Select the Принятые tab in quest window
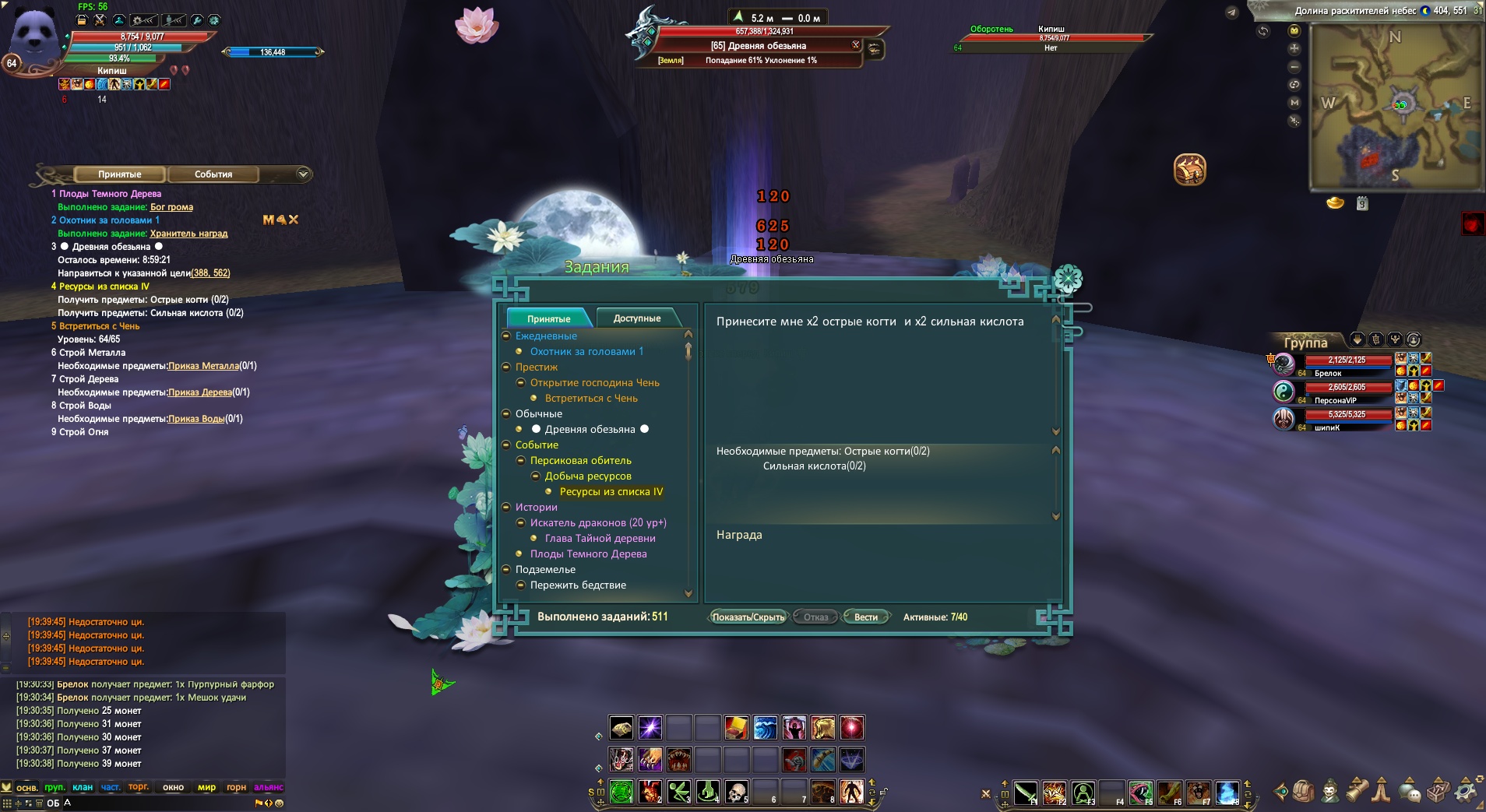1486x812 pixels. 548,318
